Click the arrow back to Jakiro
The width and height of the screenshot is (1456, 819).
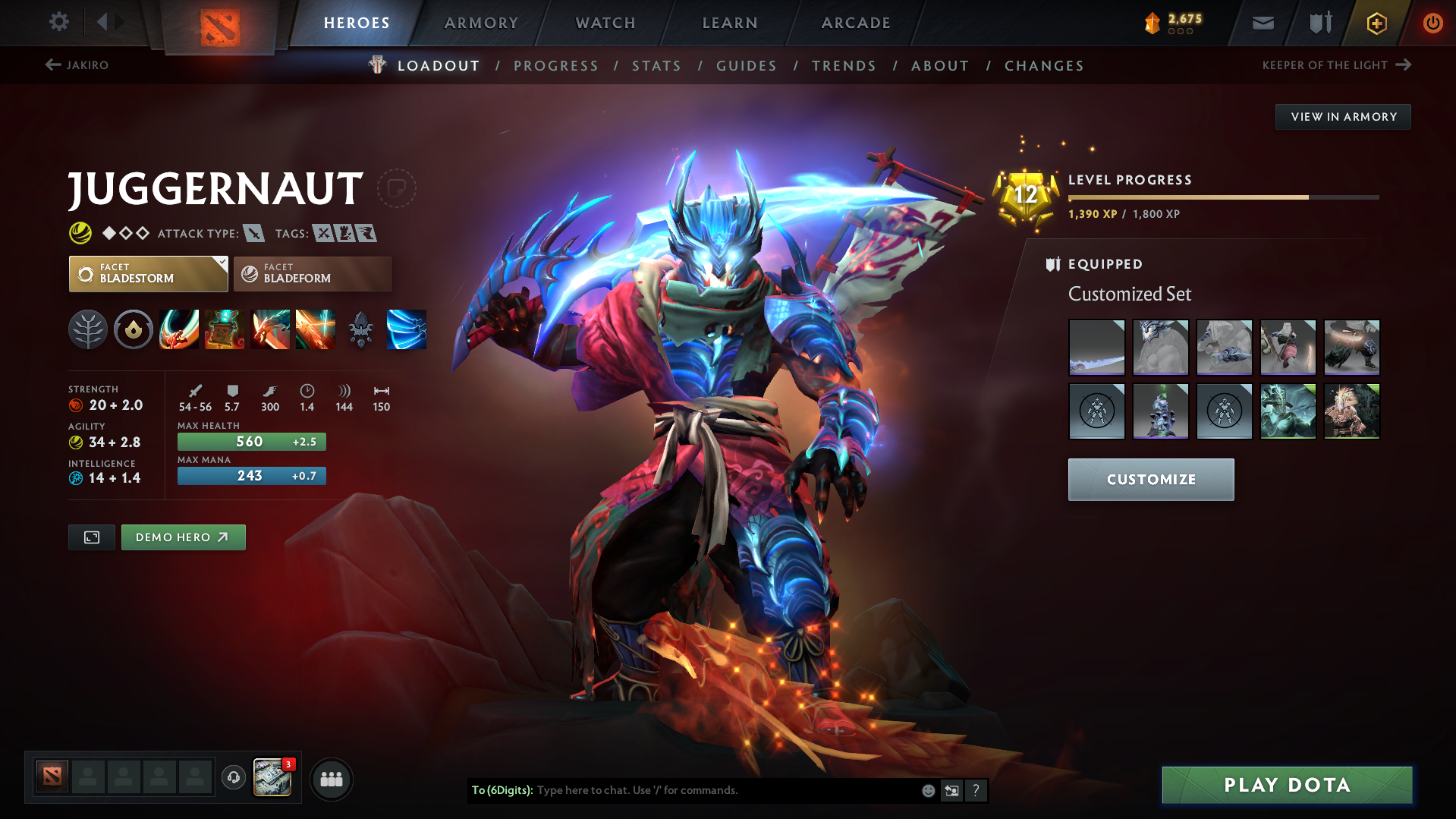[x=52, y=65]
